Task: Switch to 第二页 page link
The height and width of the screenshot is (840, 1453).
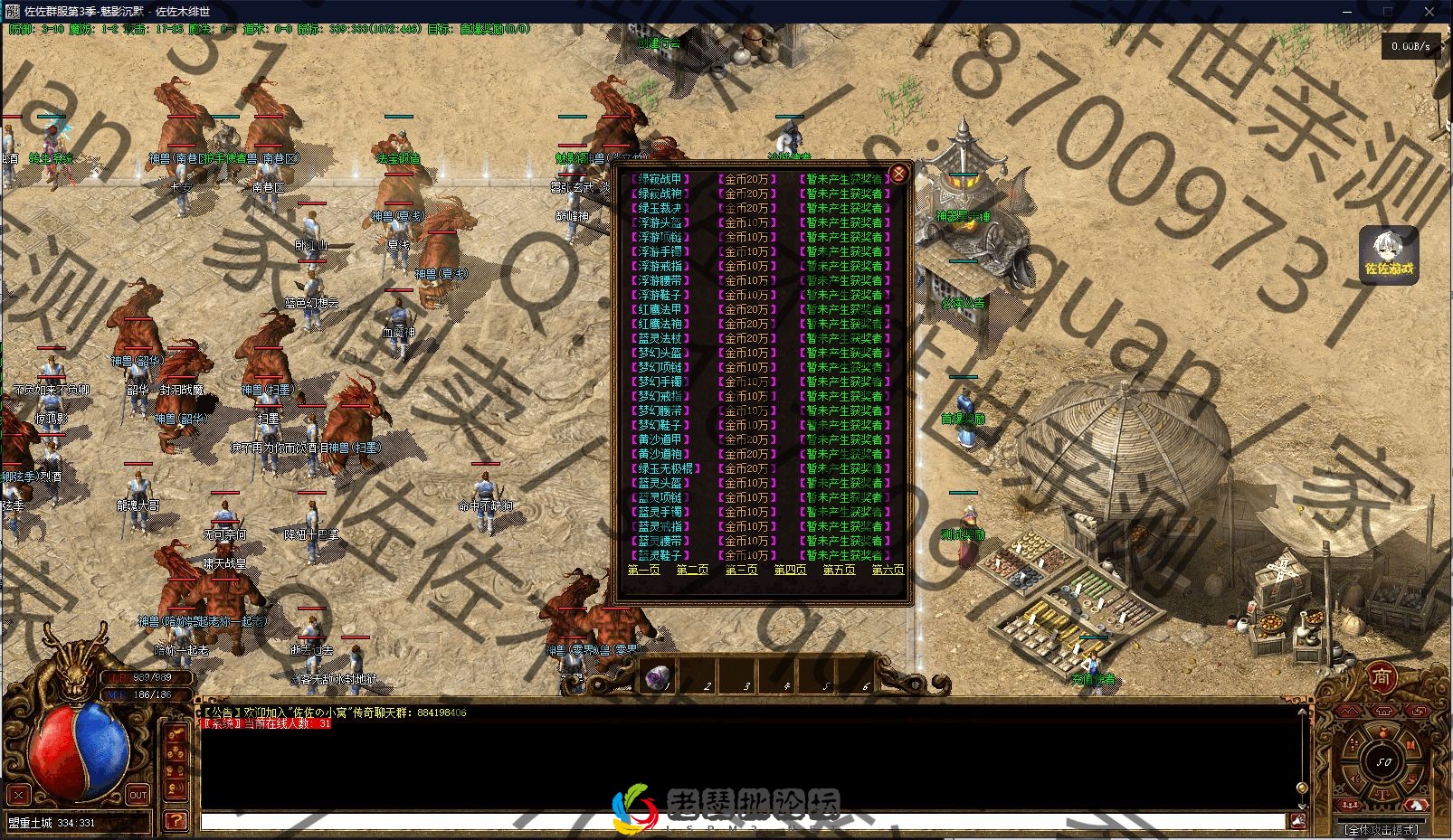Action: tap(692, 570)
